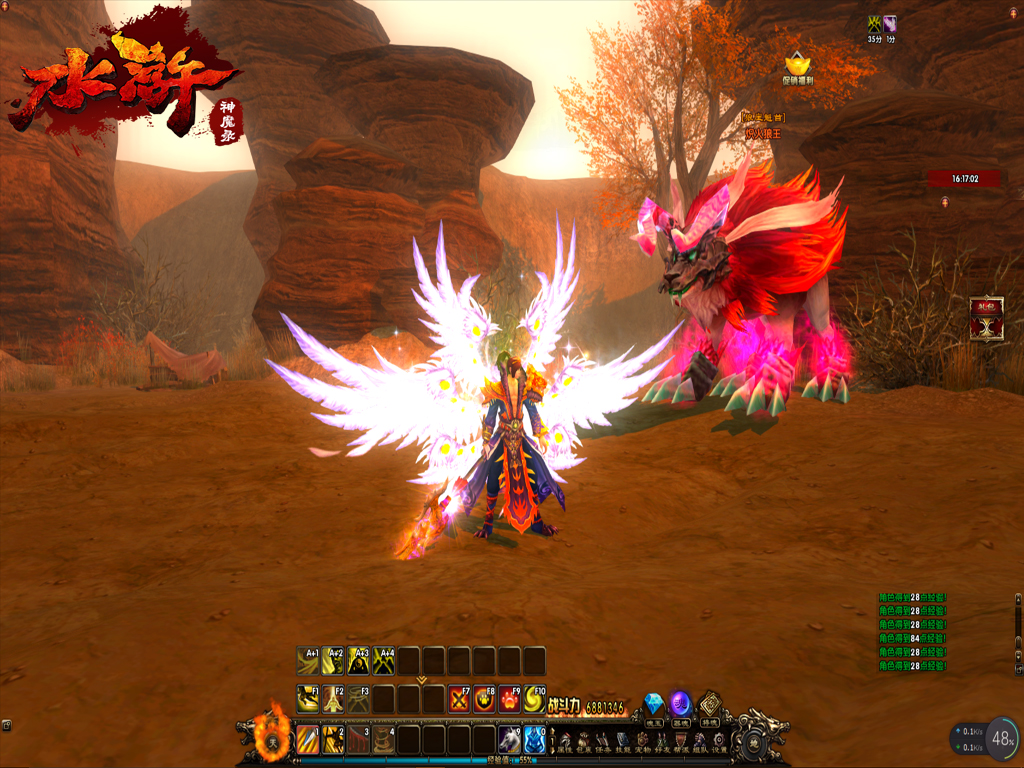Open the 组队 team panel
1024x768 pixels.
pyautogui.click(x=700, y=741)
